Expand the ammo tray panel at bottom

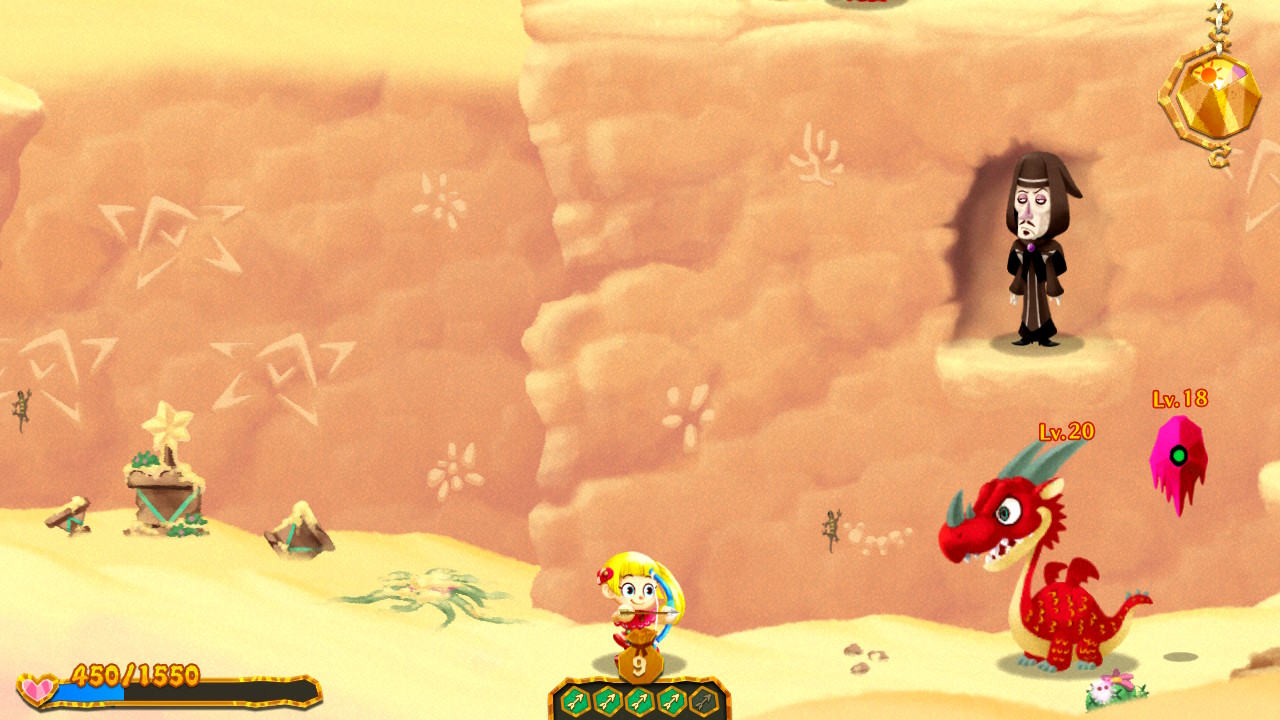(x=638, y=698)
